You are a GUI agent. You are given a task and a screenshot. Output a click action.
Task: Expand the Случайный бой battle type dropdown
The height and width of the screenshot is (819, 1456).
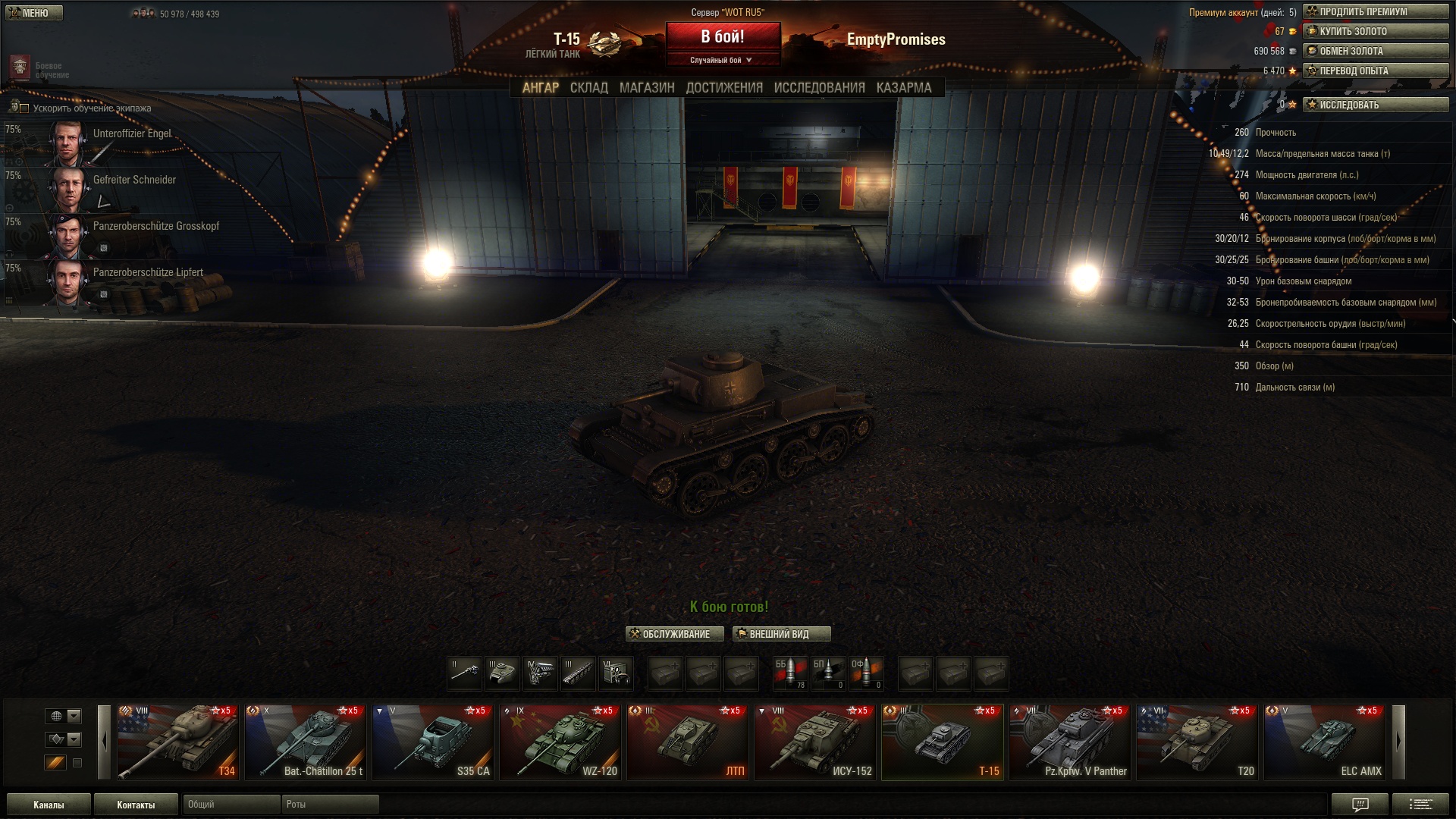723,60
